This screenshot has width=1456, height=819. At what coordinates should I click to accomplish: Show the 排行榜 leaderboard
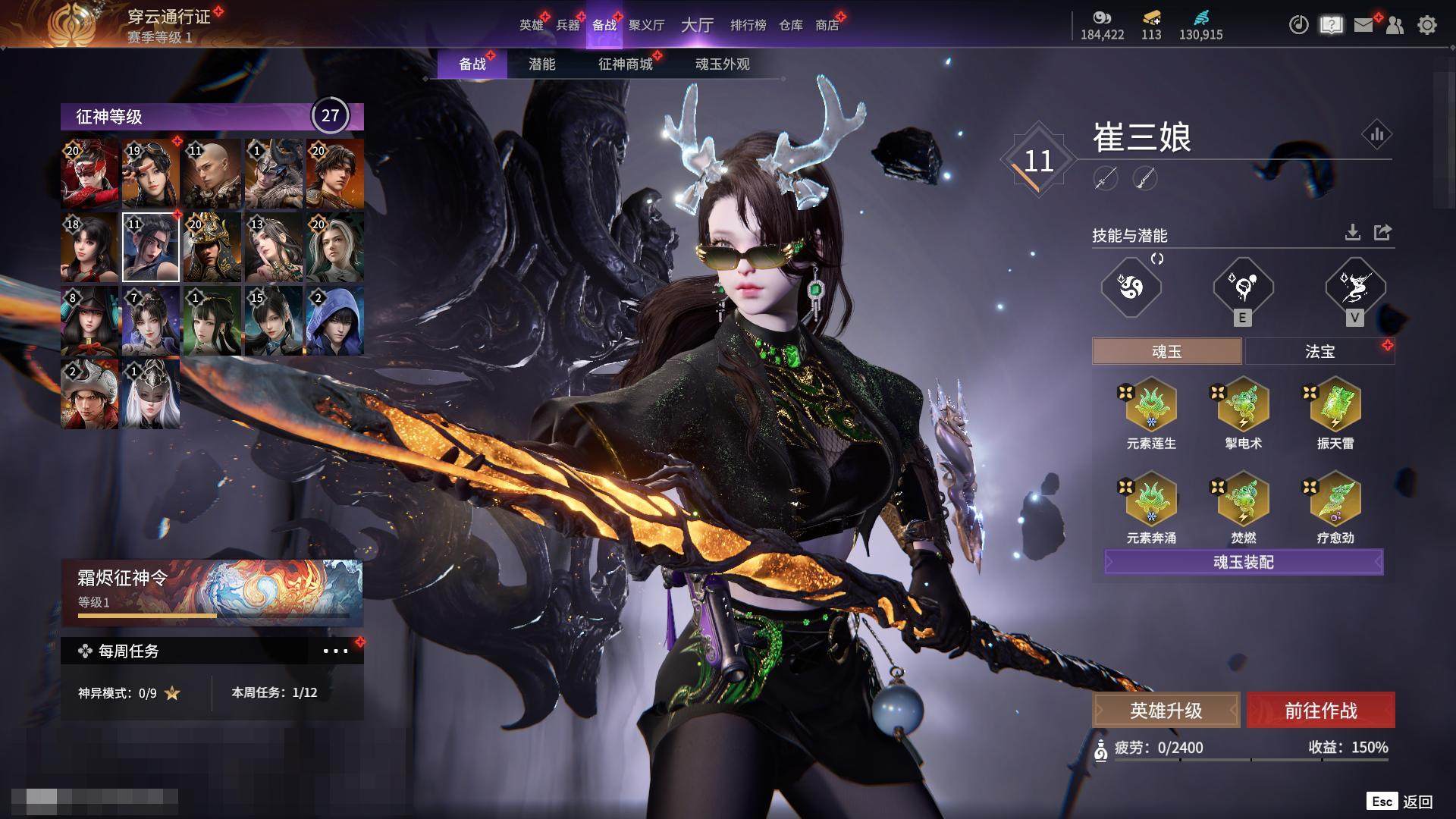(748, 25)
